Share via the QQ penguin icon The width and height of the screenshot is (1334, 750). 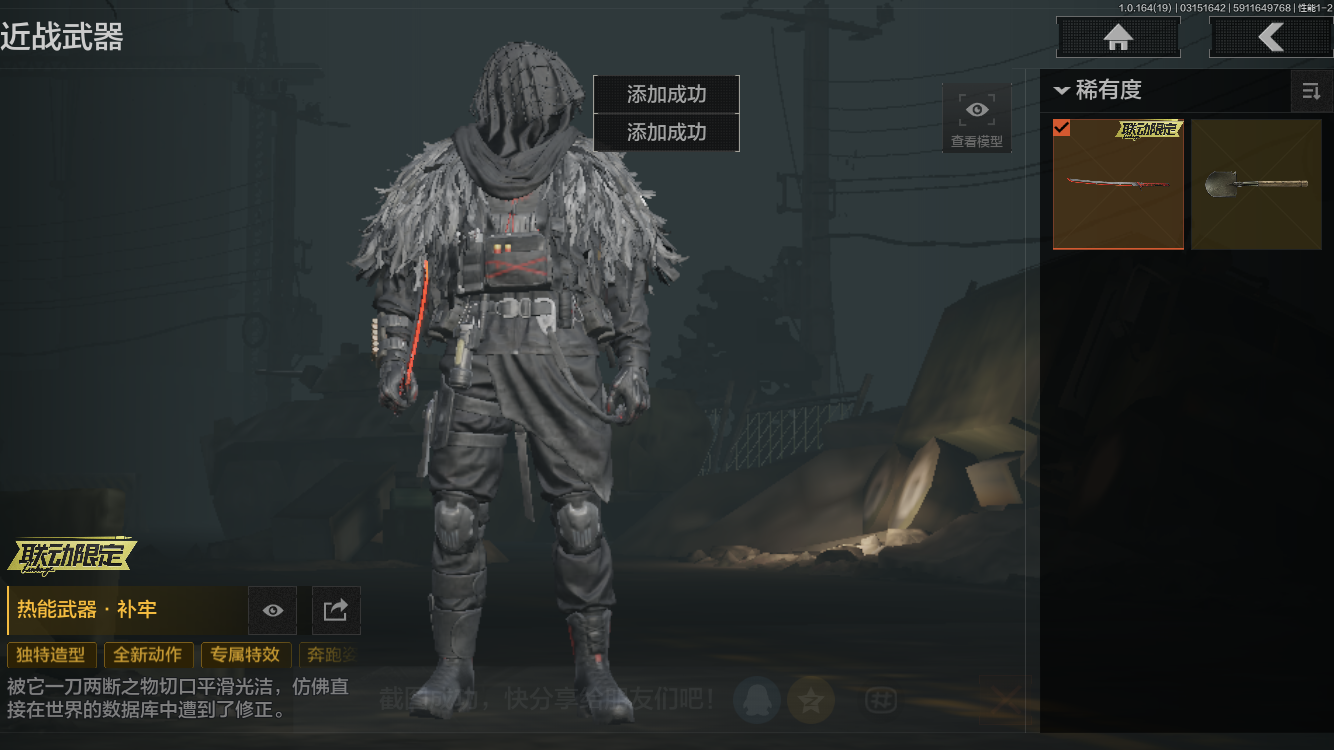tap(757, 700)
